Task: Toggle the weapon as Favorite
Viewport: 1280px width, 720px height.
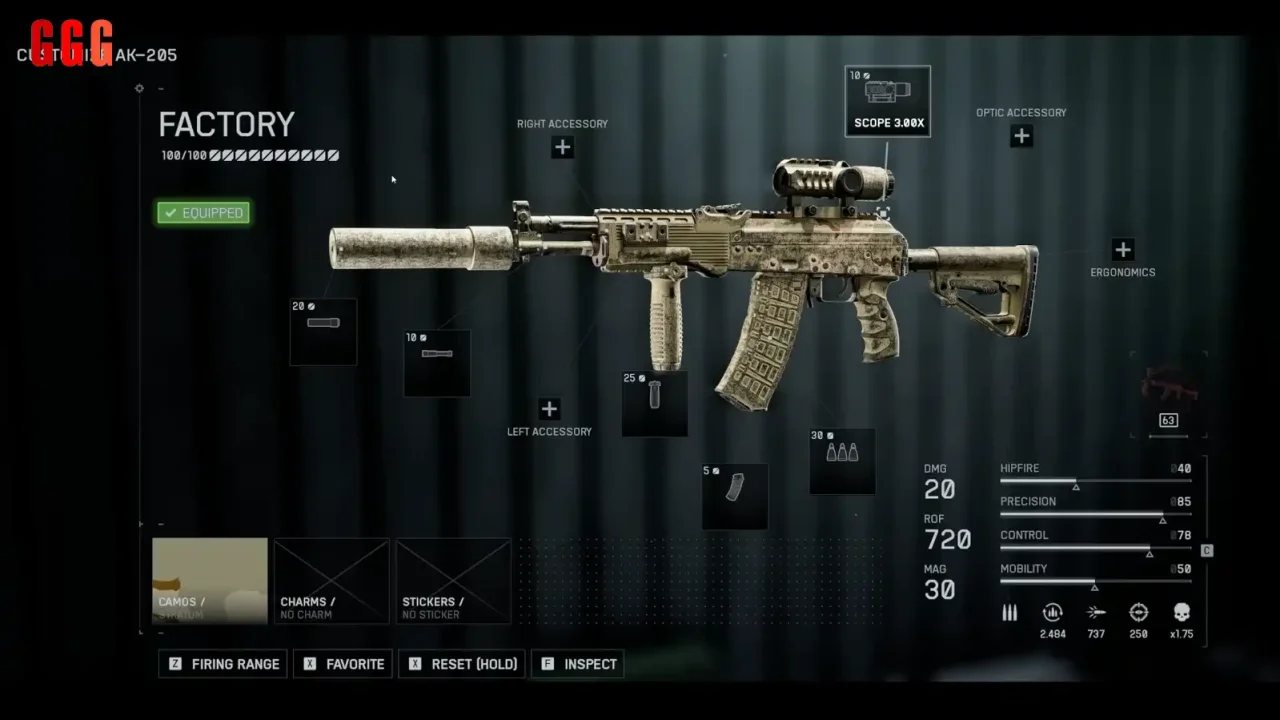Action: click(x=342, y=664)
